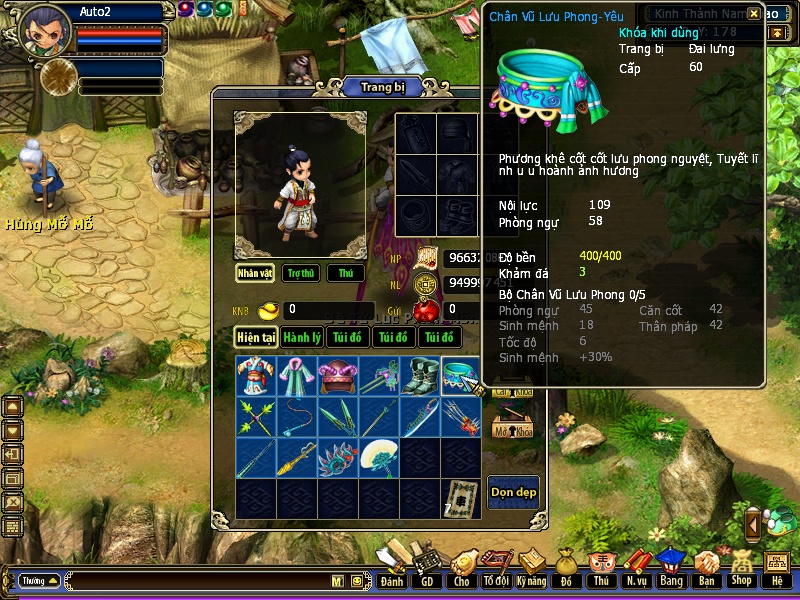Open the Kỹ năng skills book
800x600 pixels.
pos(532,568)
